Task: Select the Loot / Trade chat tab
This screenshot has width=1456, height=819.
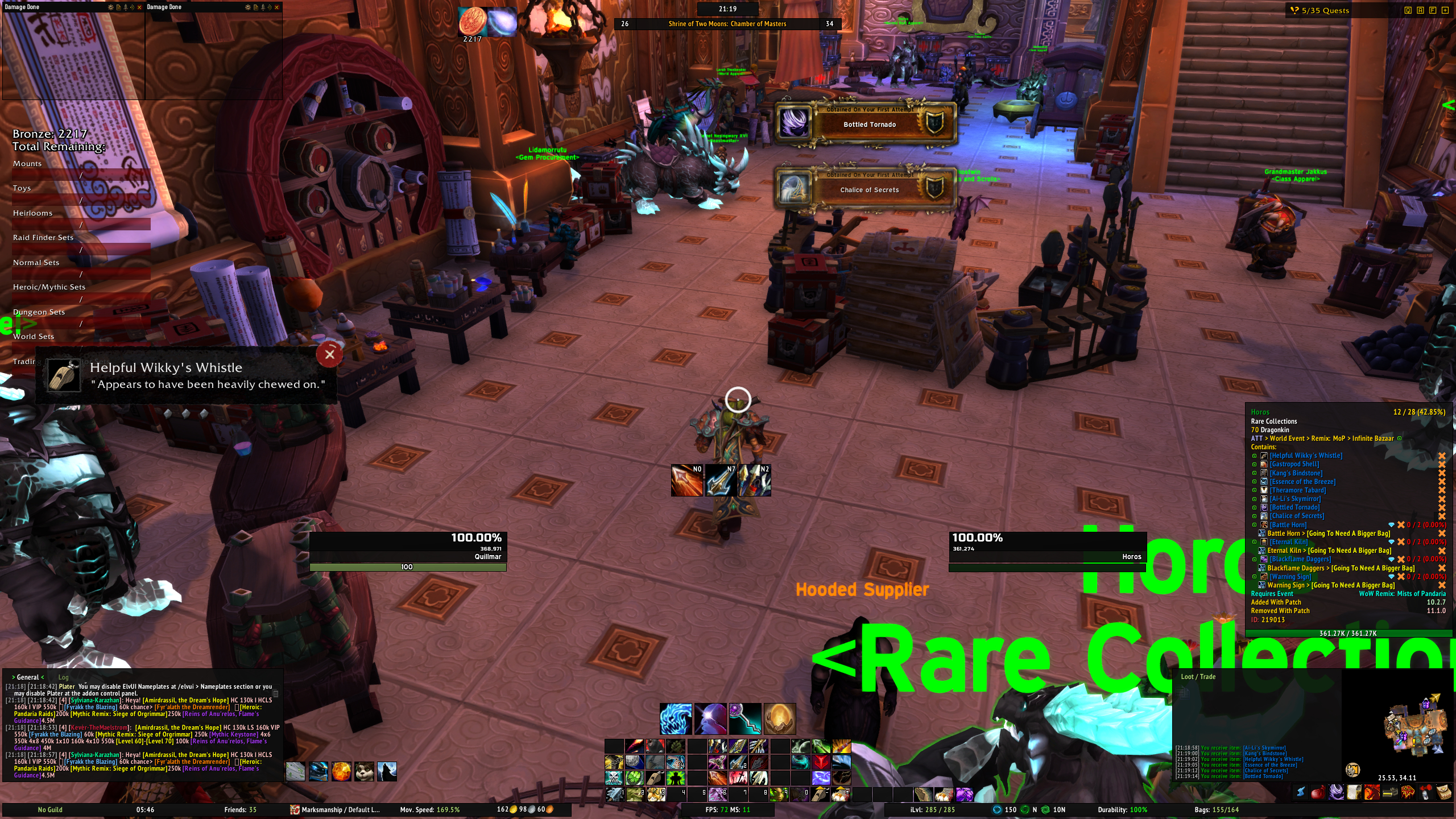Action: pos(1198,677)
